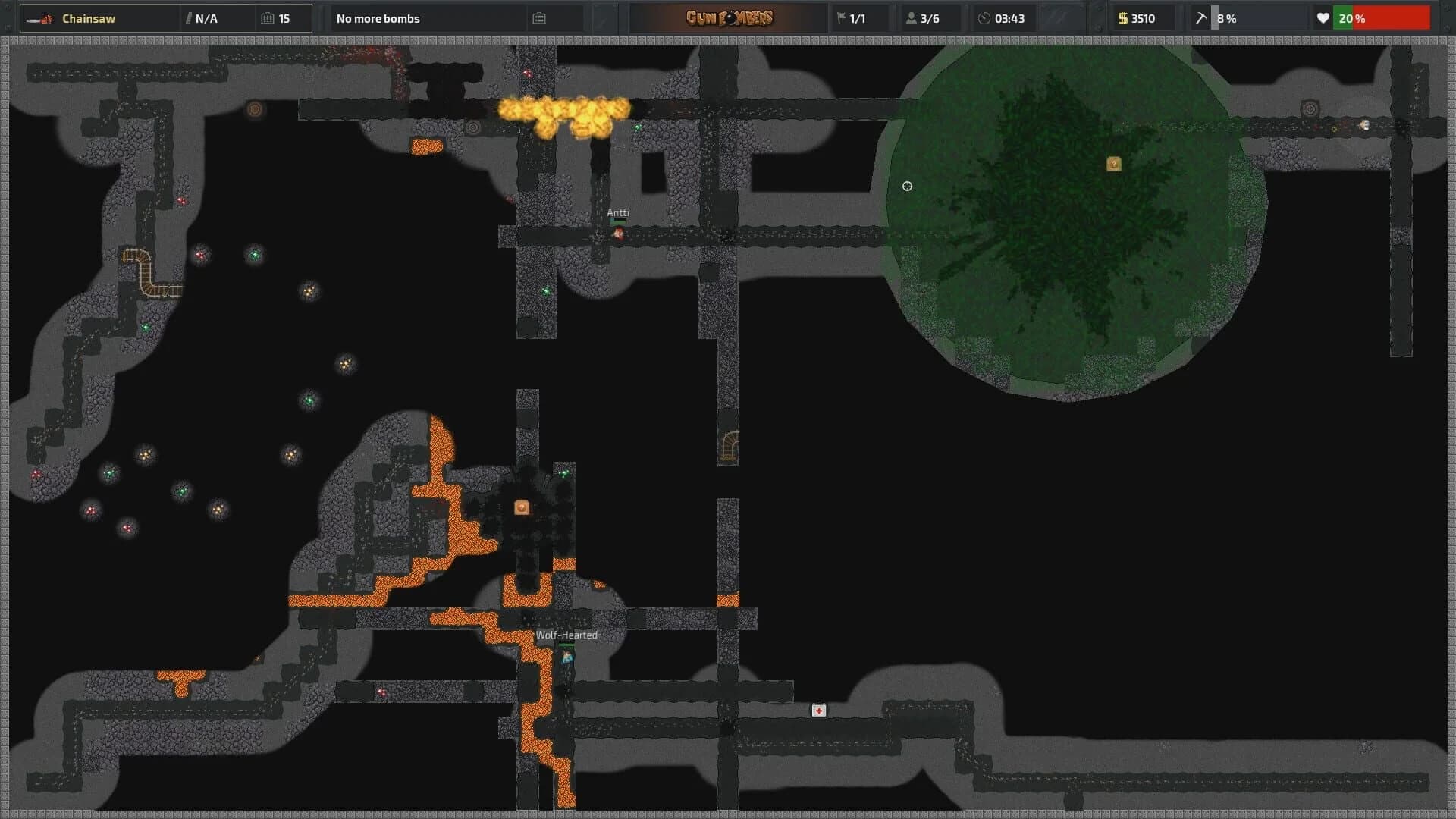This screenshot has height=819, width=1456.
Task: Click the bomb icon next to No more bombs
Action: 538,18
